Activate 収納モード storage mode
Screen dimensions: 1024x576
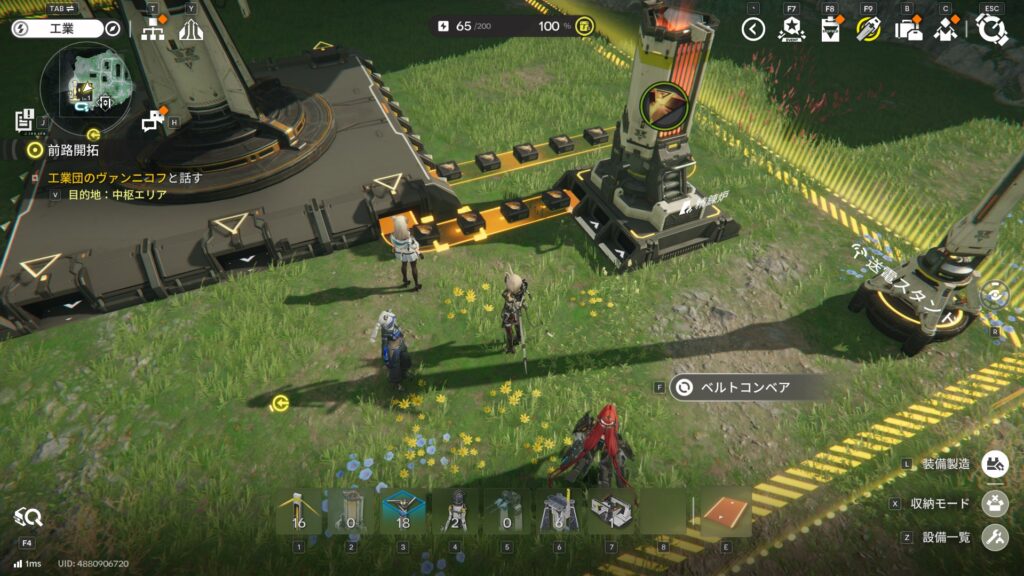click(x=994, y=501)
